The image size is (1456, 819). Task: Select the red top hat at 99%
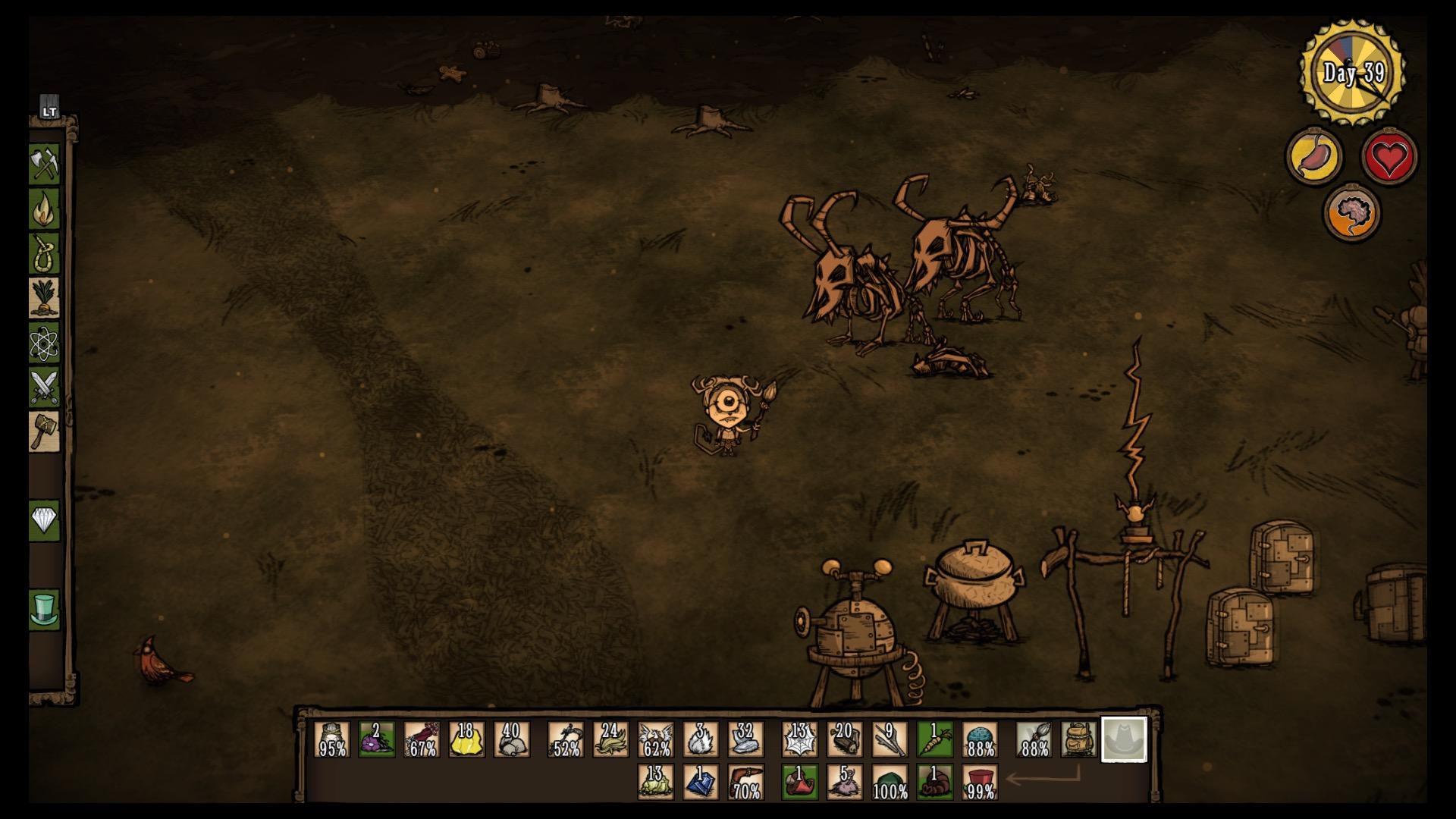(980, 783)
